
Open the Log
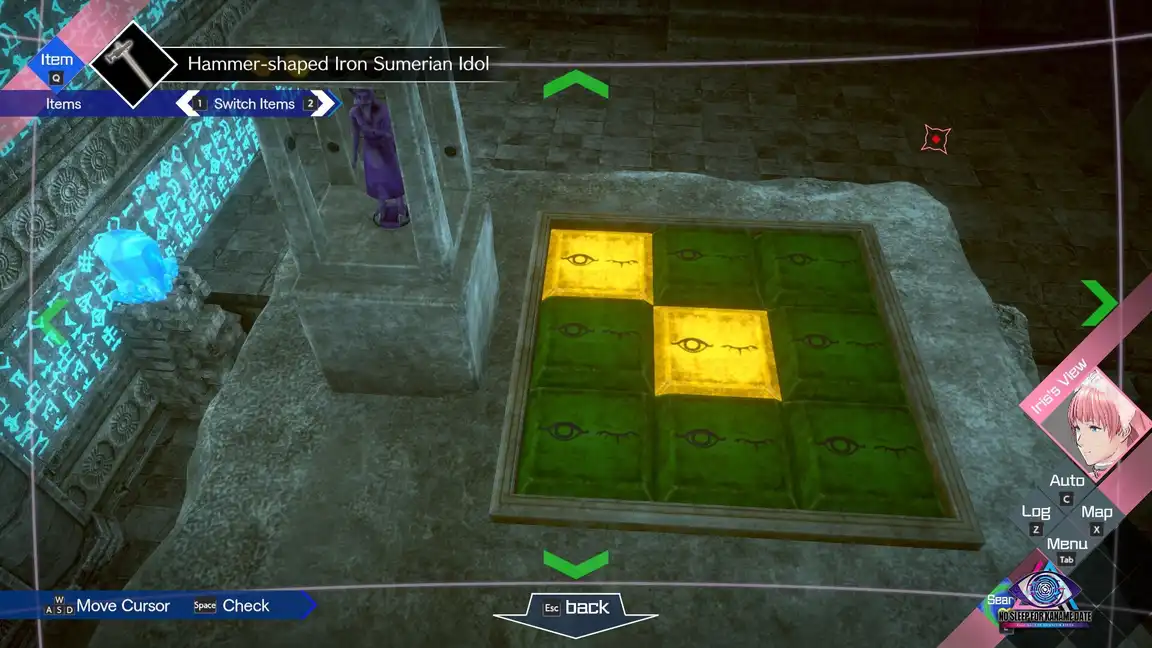(1036, 513)
